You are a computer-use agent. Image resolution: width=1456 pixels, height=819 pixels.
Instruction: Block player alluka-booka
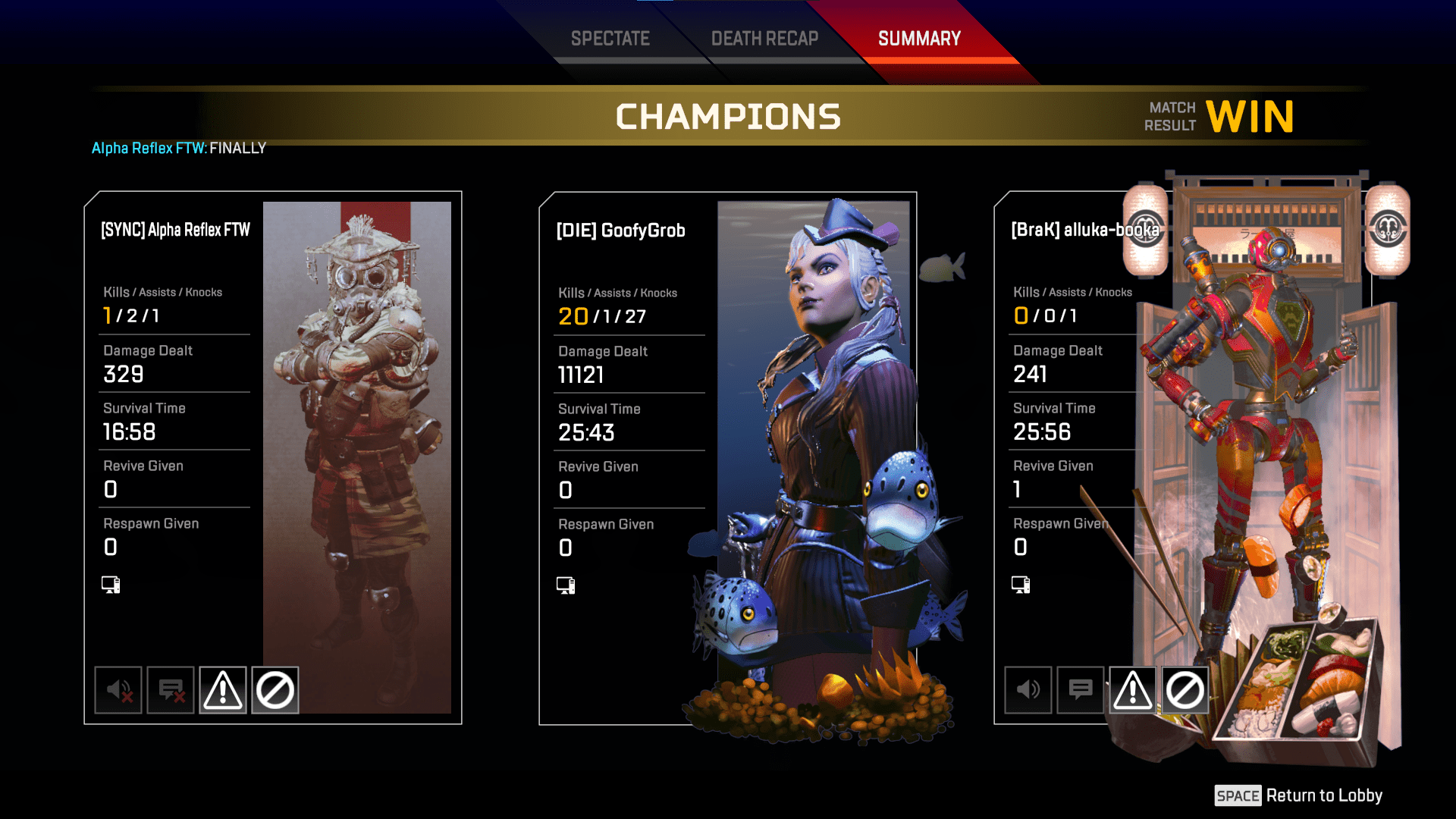coord(1185,690)
